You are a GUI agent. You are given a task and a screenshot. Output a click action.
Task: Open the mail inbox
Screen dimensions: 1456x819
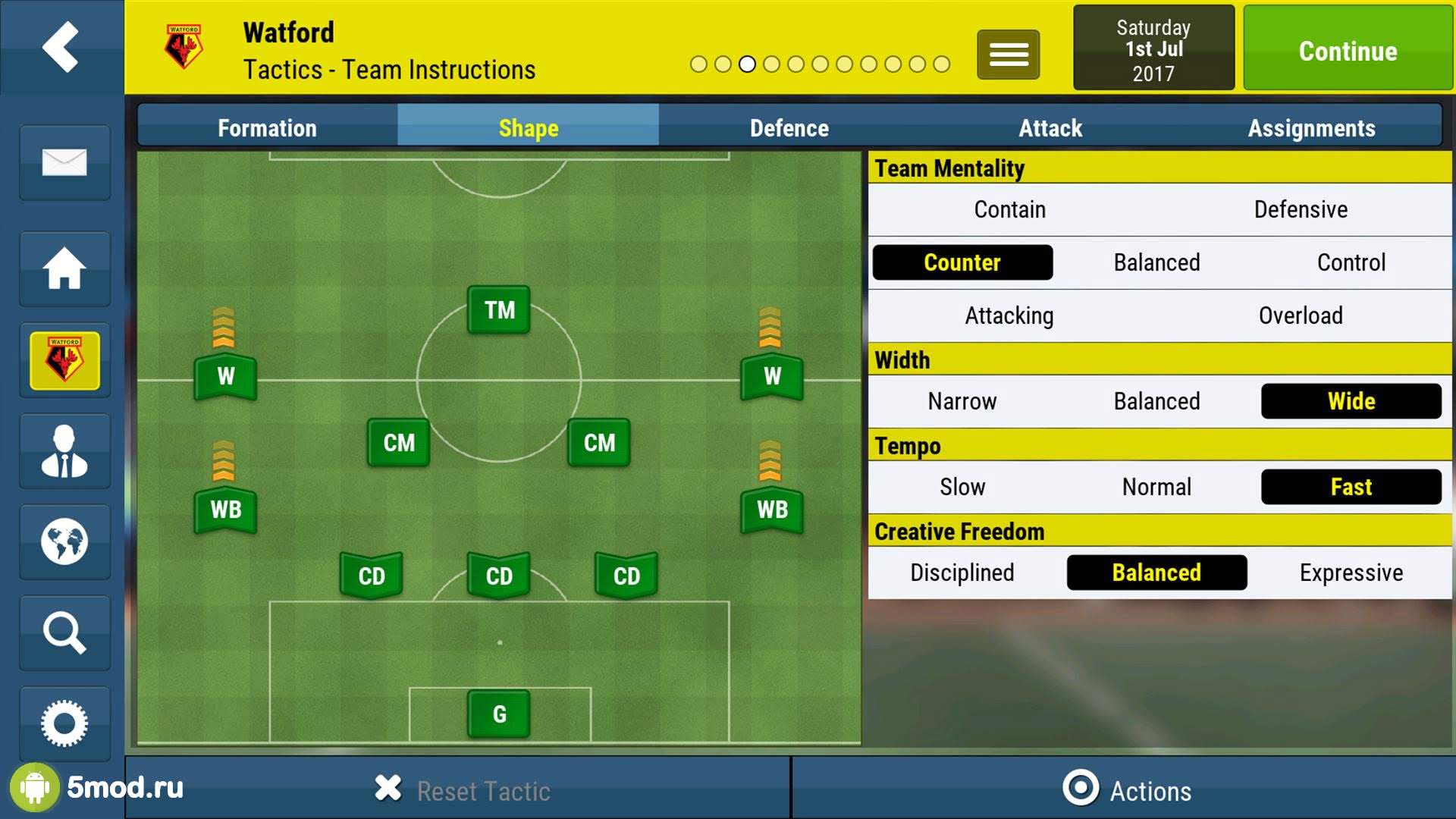pyautogui.click(x=64, y=162)
